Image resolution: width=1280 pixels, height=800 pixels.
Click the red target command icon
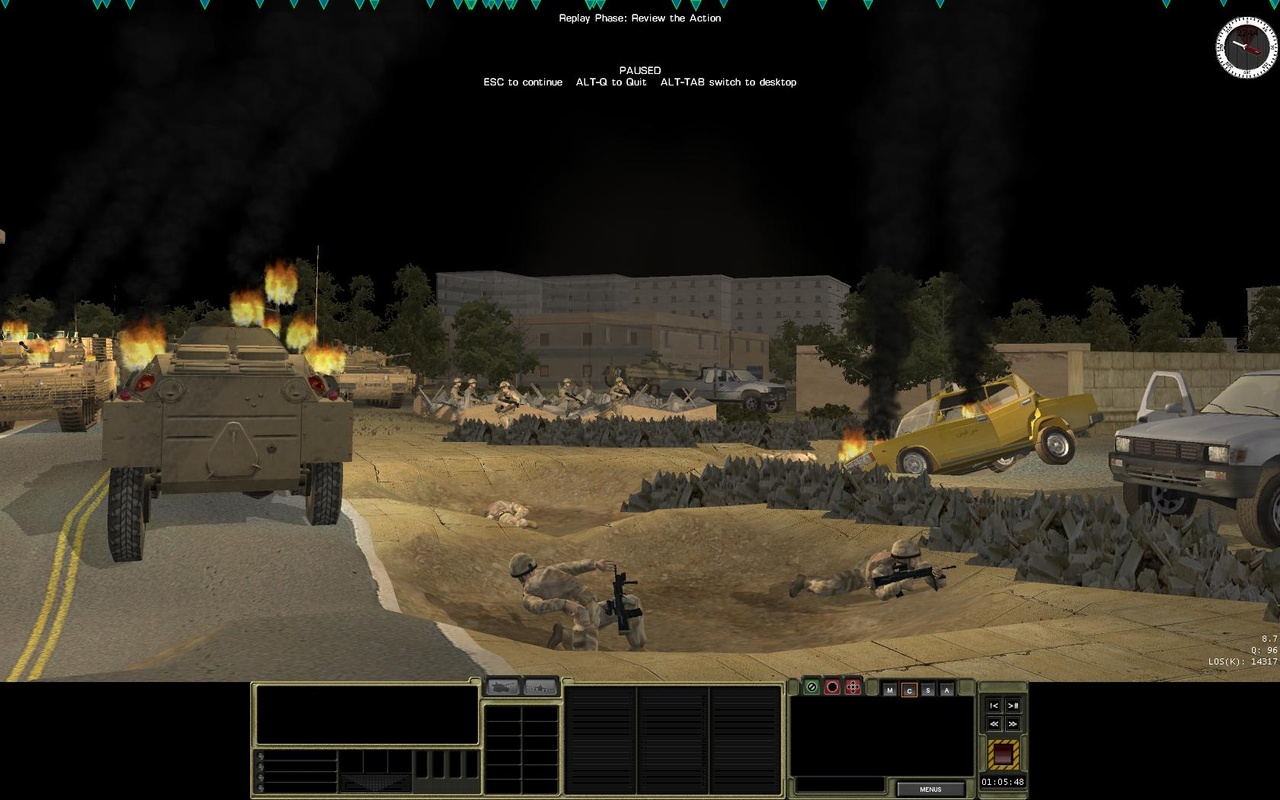(x=833, y=687)
